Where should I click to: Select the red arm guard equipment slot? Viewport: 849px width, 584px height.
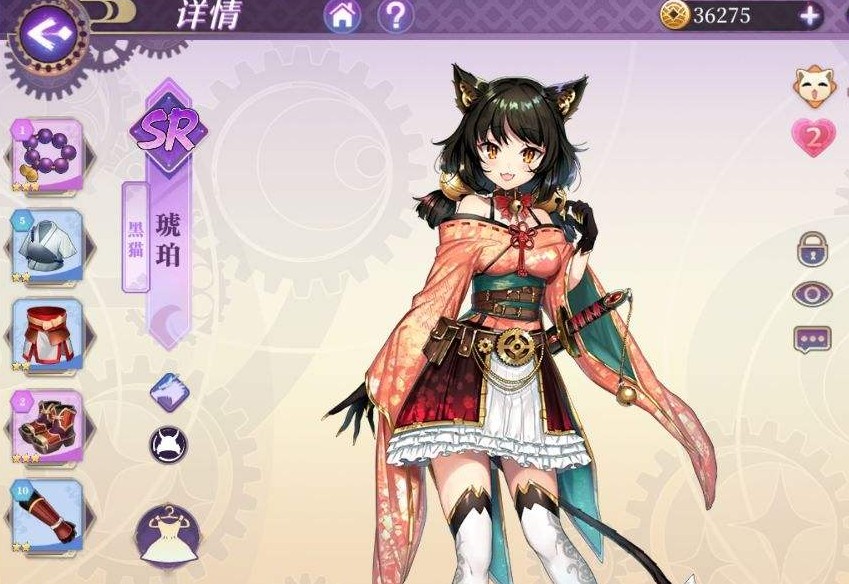tap(47, 515)
